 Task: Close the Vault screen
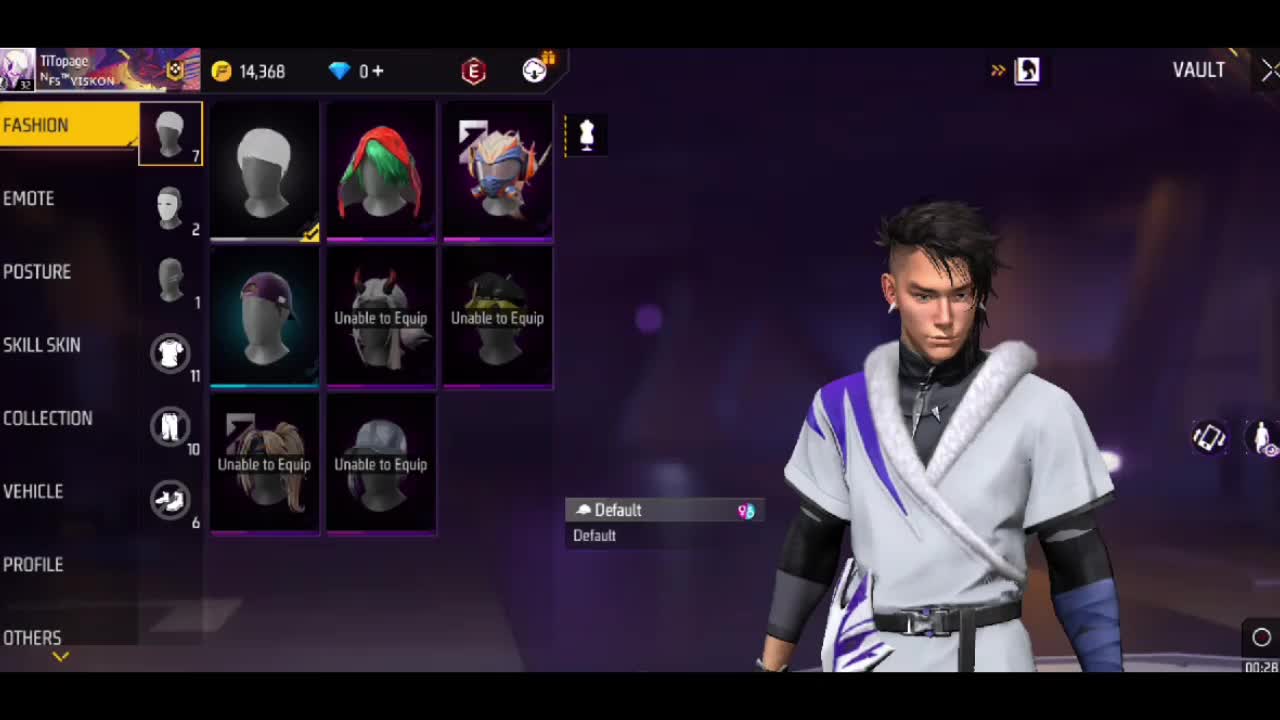coord(1268,70)
